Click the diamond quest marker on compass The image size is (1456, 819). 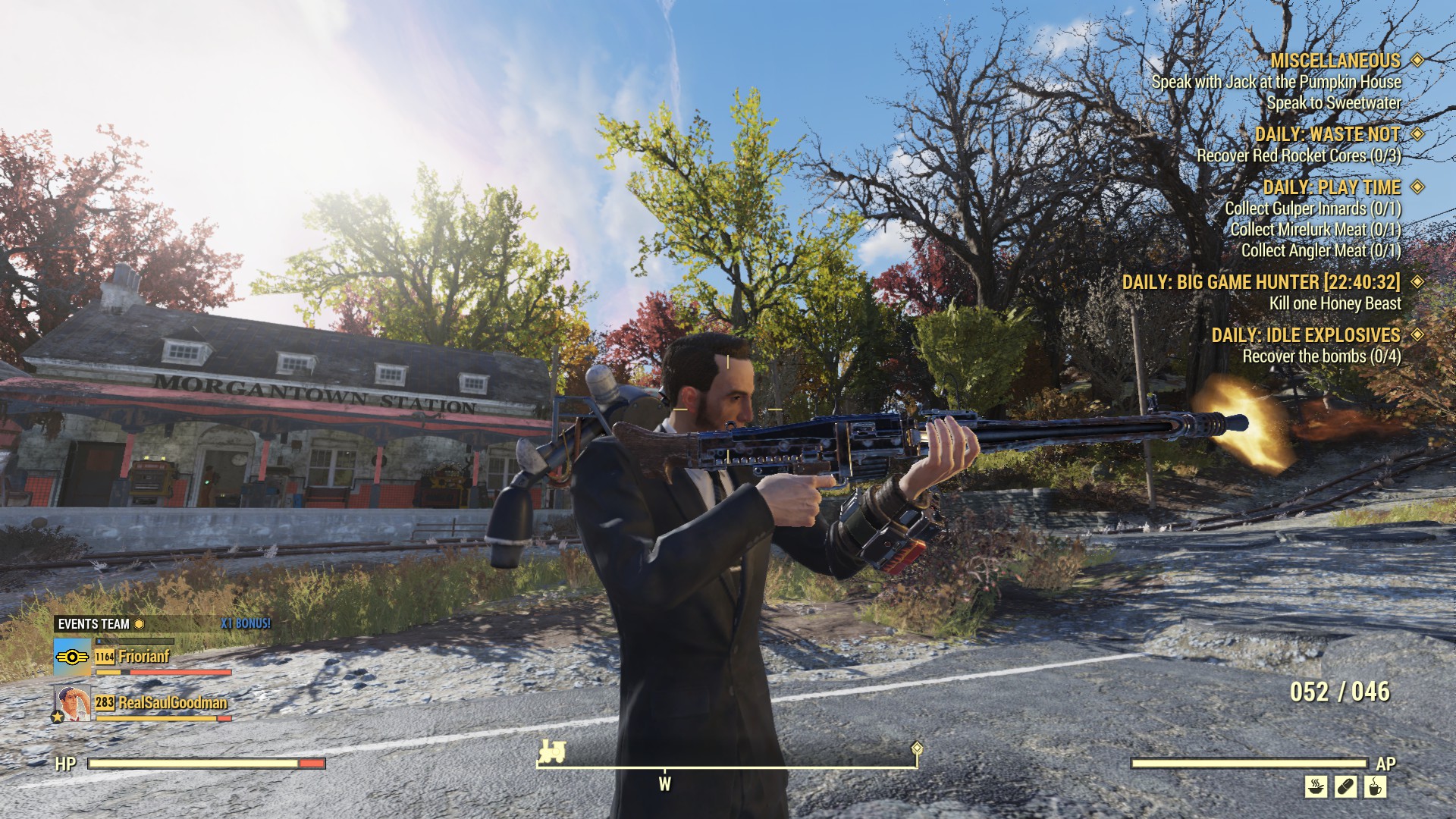click(x=917, y=748)
